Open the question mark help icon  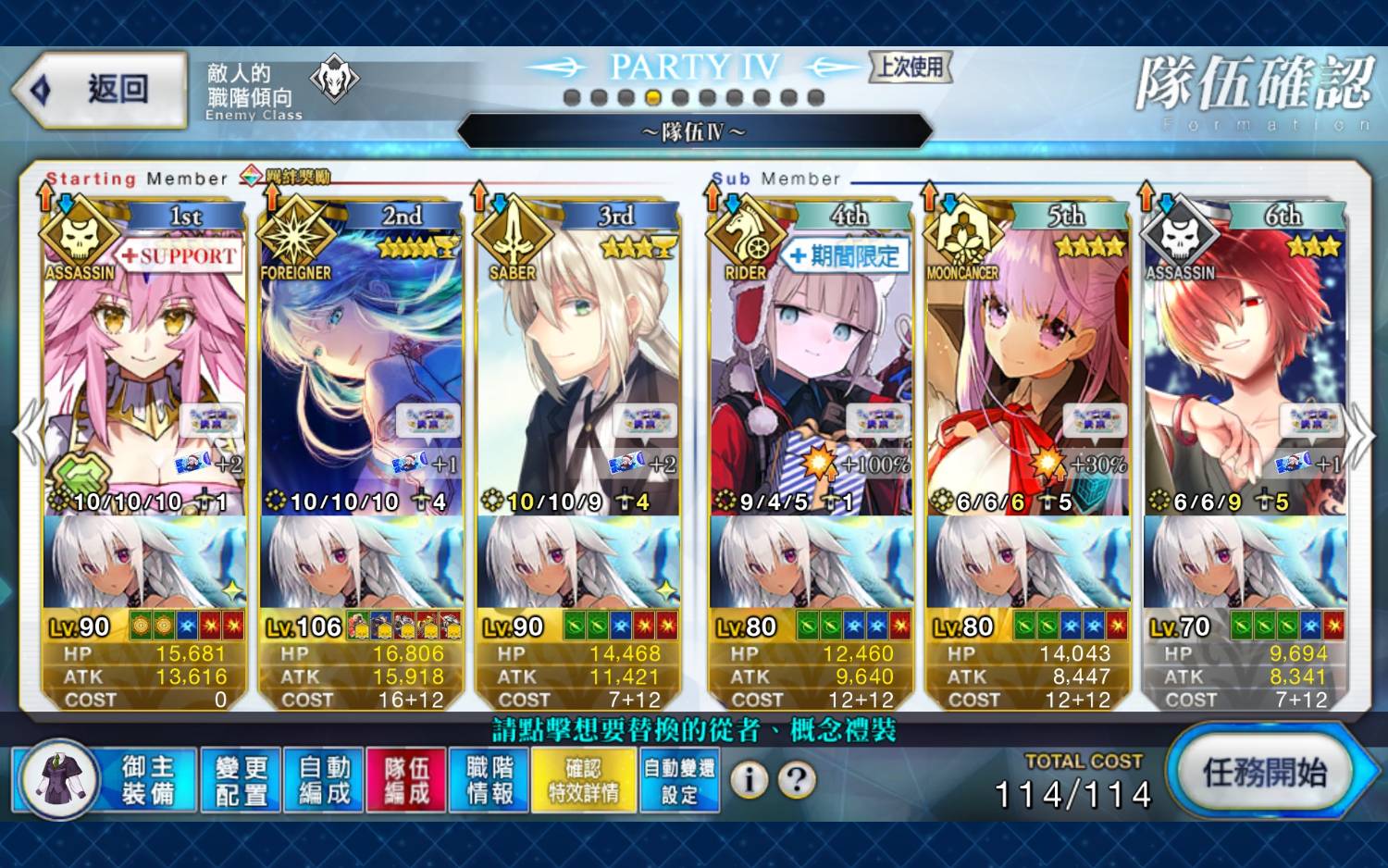point(796,780)
